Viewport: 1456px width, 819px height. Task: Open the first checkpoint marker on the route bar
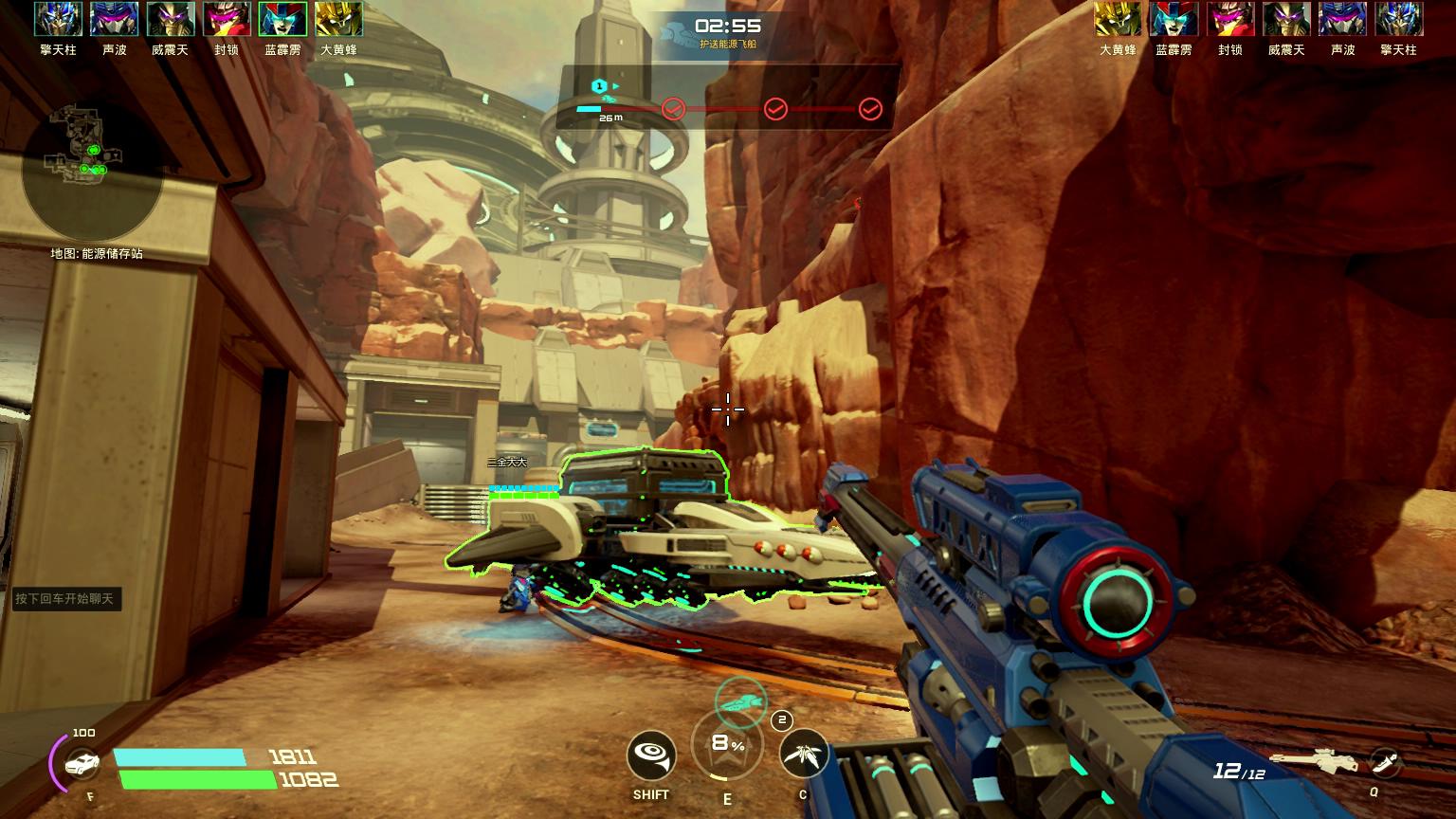pos(674,108)
